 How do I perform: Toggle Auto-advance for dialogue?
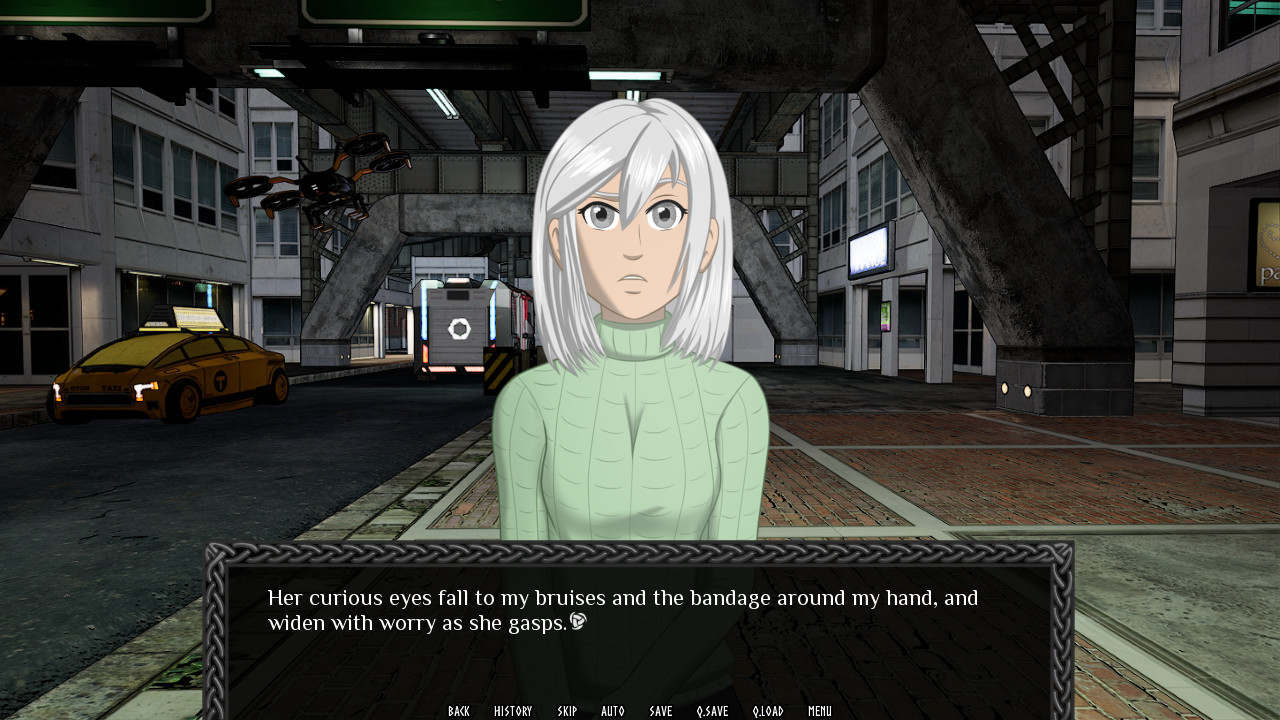point(613,711)
